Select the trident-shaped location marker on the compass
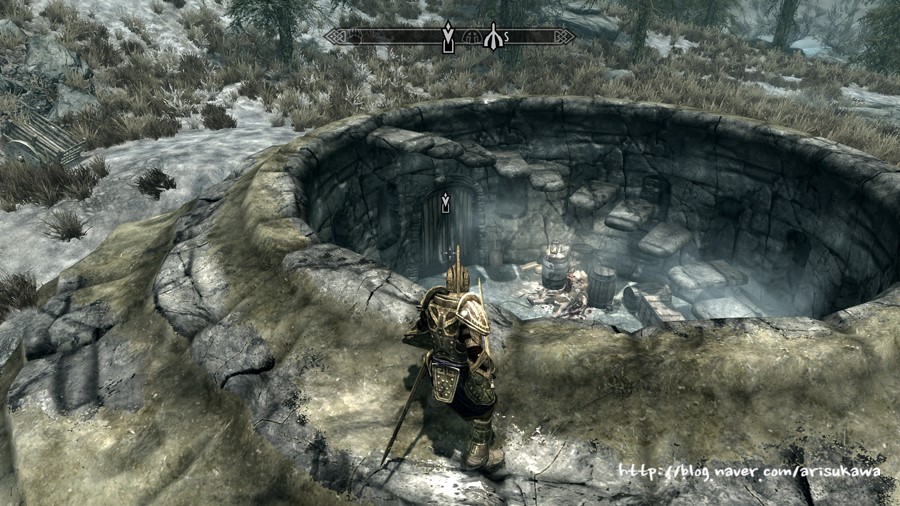900x506 pixels. (492, 38)
